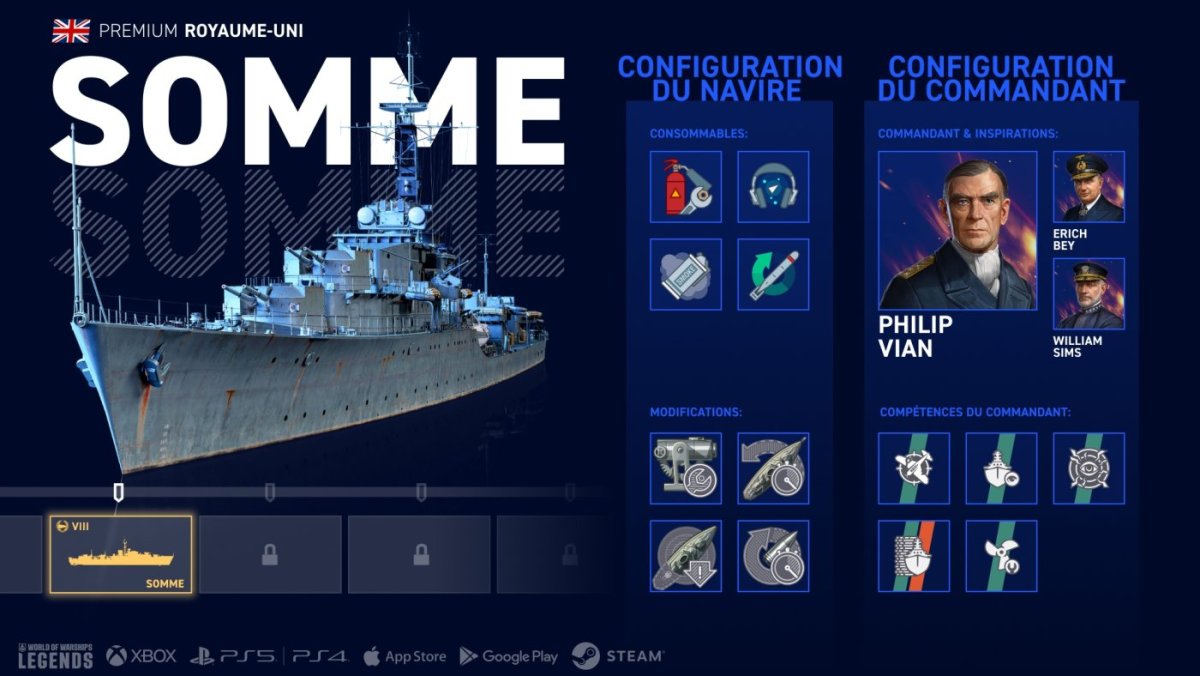This screenshot has height=676, width=1200.
Task: Click the App Store logo
Action: pos(404,656)
